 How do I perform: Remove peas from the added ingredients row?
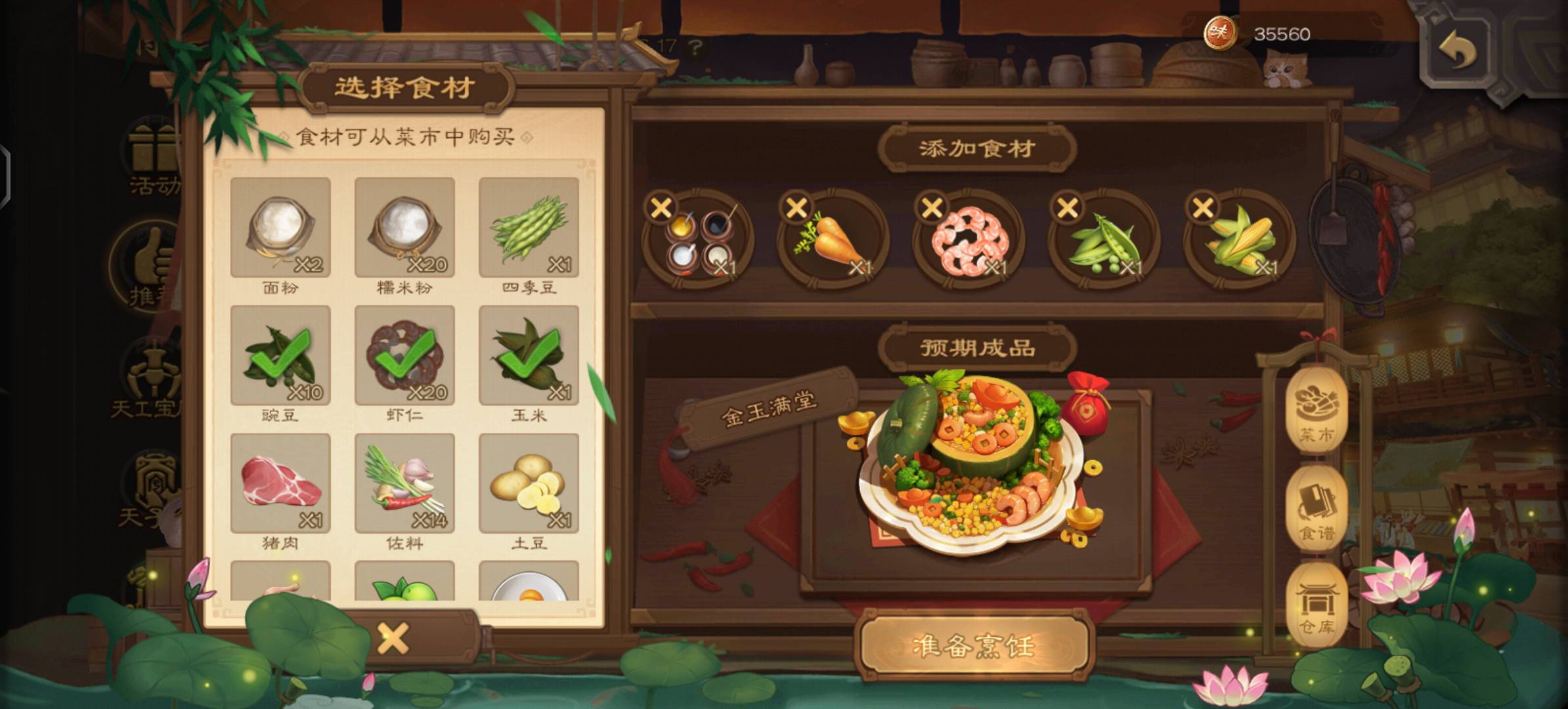click(x=1068, y=208)
